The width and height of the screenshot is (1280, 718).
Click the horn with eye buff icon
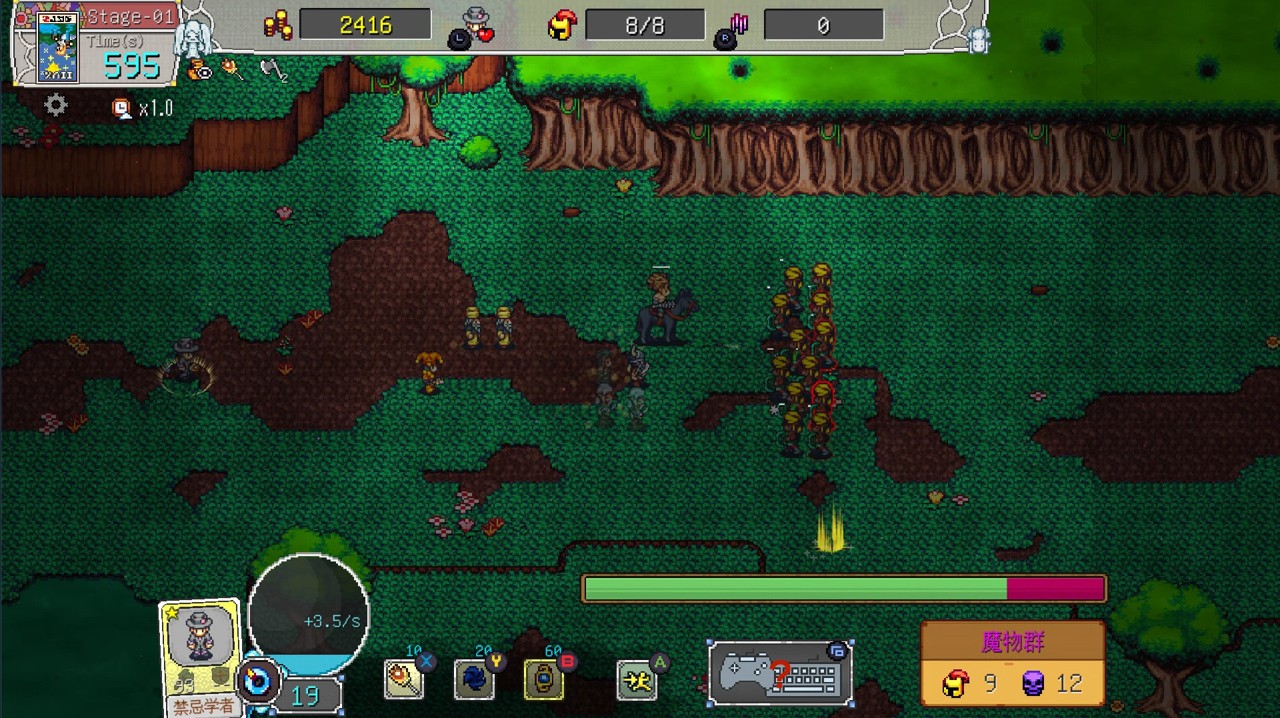pyautogui.click(x=199, y=69)
